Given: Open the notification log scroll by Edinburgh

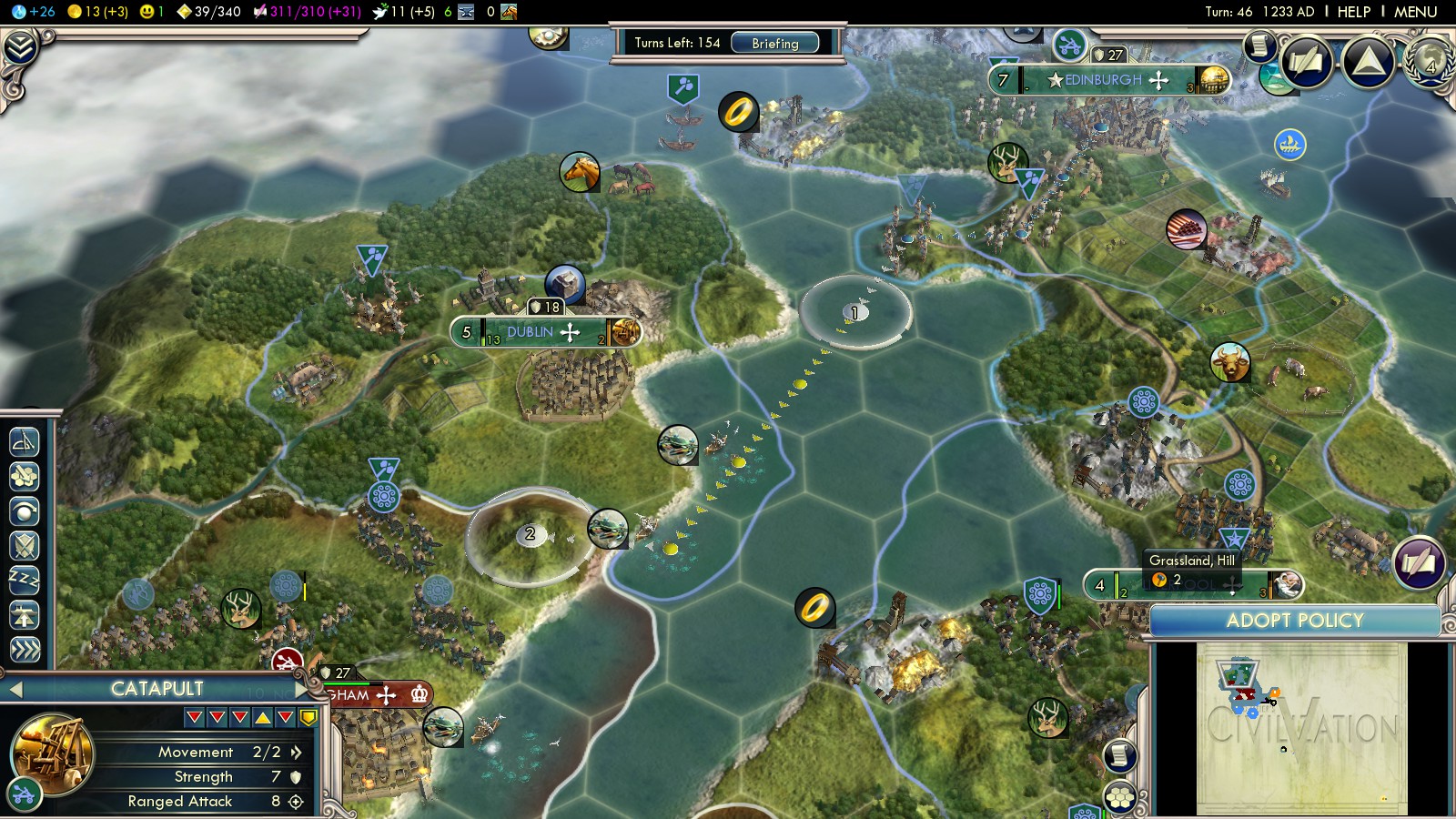Looking at the screenshot, I should 1259,45.
